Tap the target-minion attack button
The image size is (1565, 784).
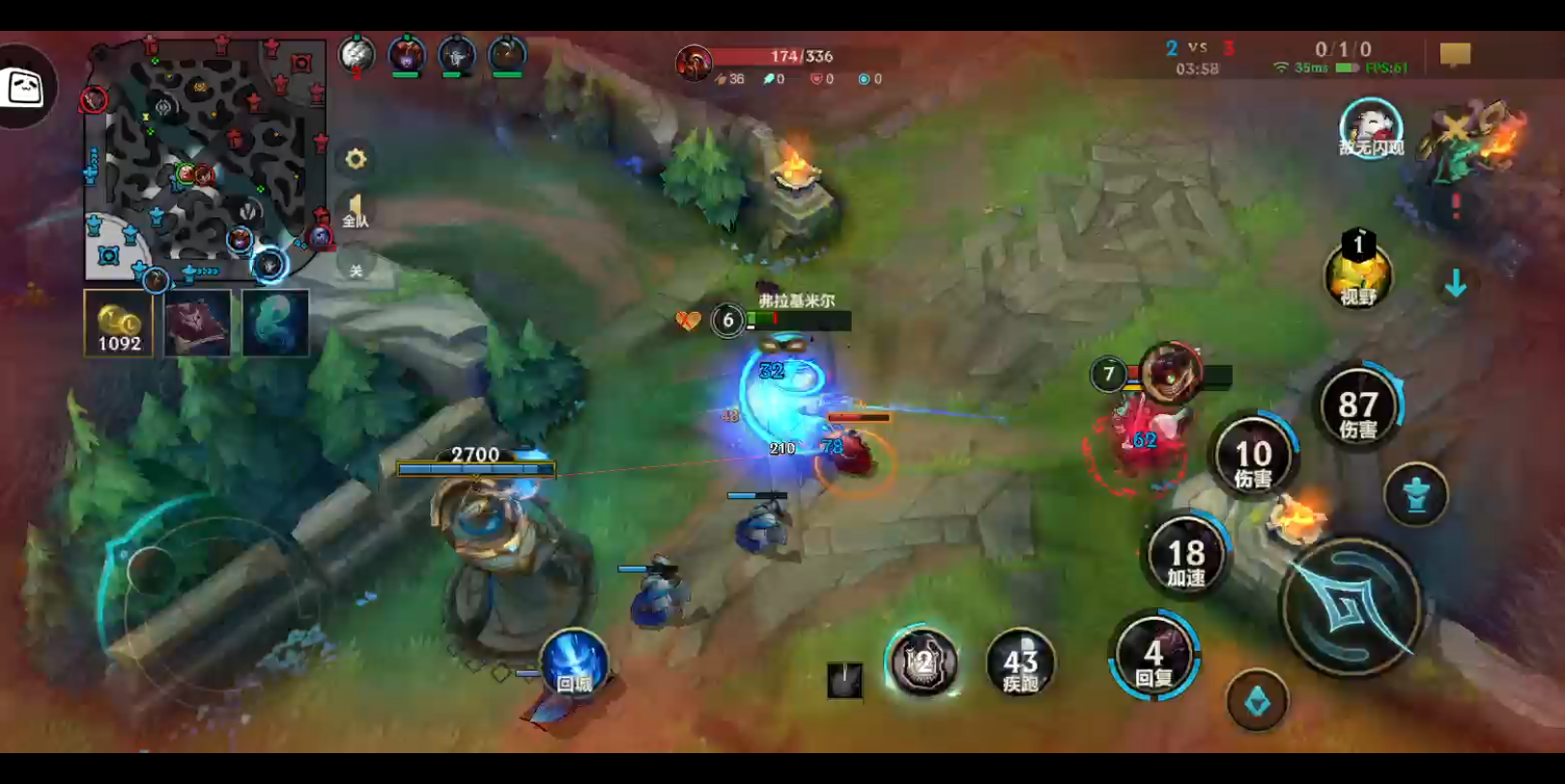coord(1257,700)
